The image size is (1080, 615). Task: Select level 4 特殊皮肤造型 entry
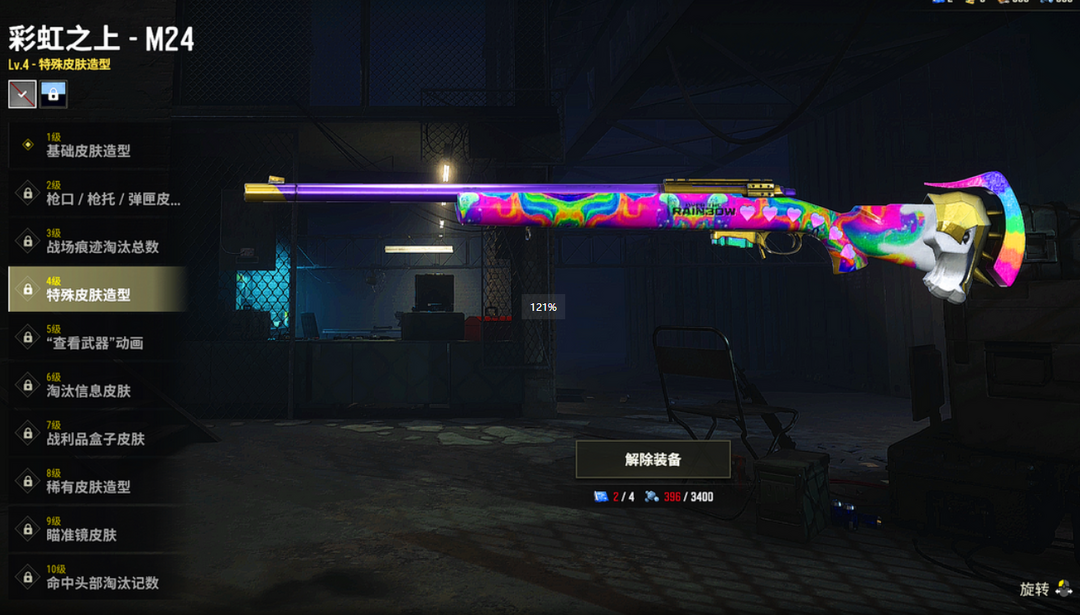click(95, 289)
